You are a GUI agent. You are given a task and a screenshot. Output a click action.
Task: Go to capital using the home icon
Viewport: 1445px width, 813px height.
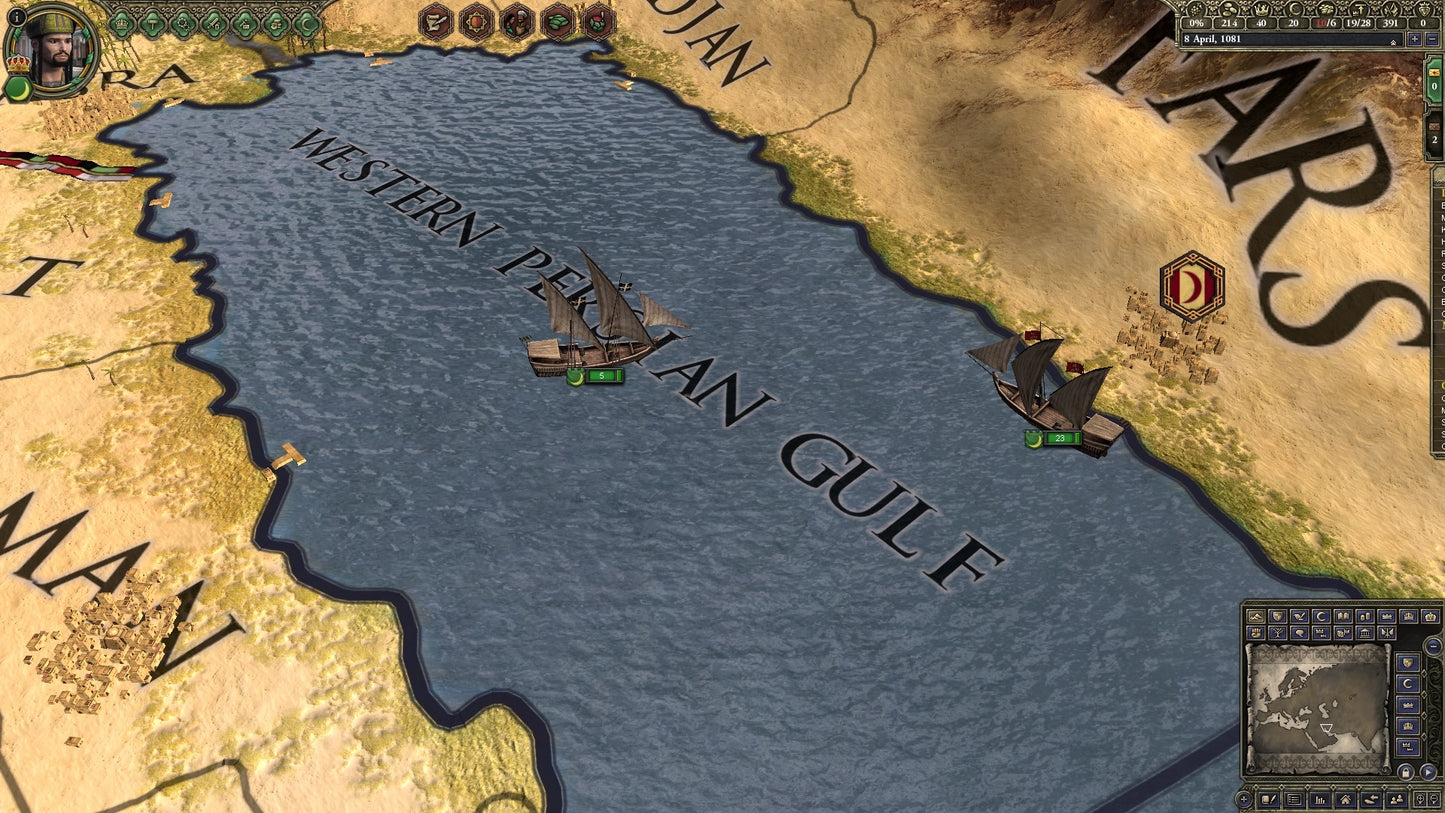pos(1346,800)
